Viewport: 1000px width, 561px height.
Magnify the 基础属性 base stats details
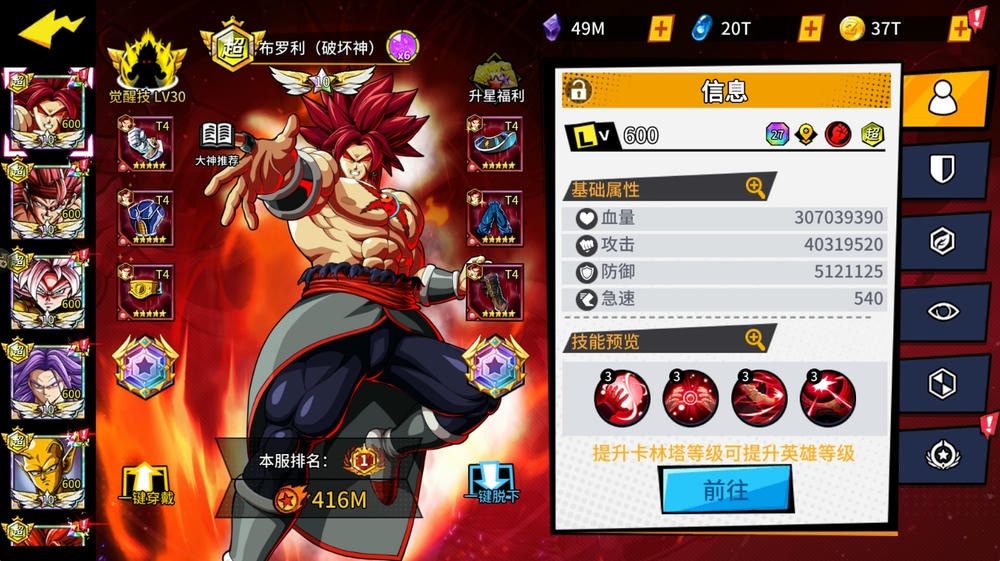tap(755, 187)
